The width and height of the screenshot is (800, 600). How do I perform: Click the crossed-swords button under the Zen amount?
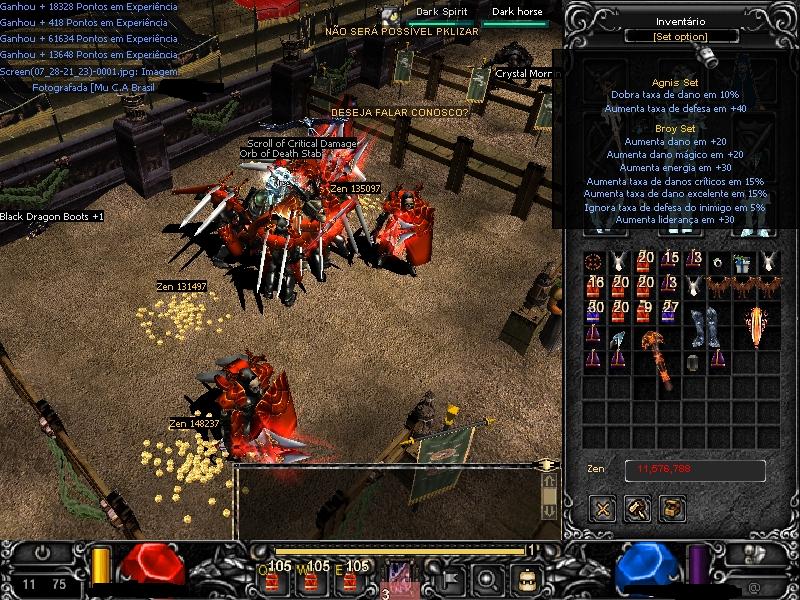[602, 509]
